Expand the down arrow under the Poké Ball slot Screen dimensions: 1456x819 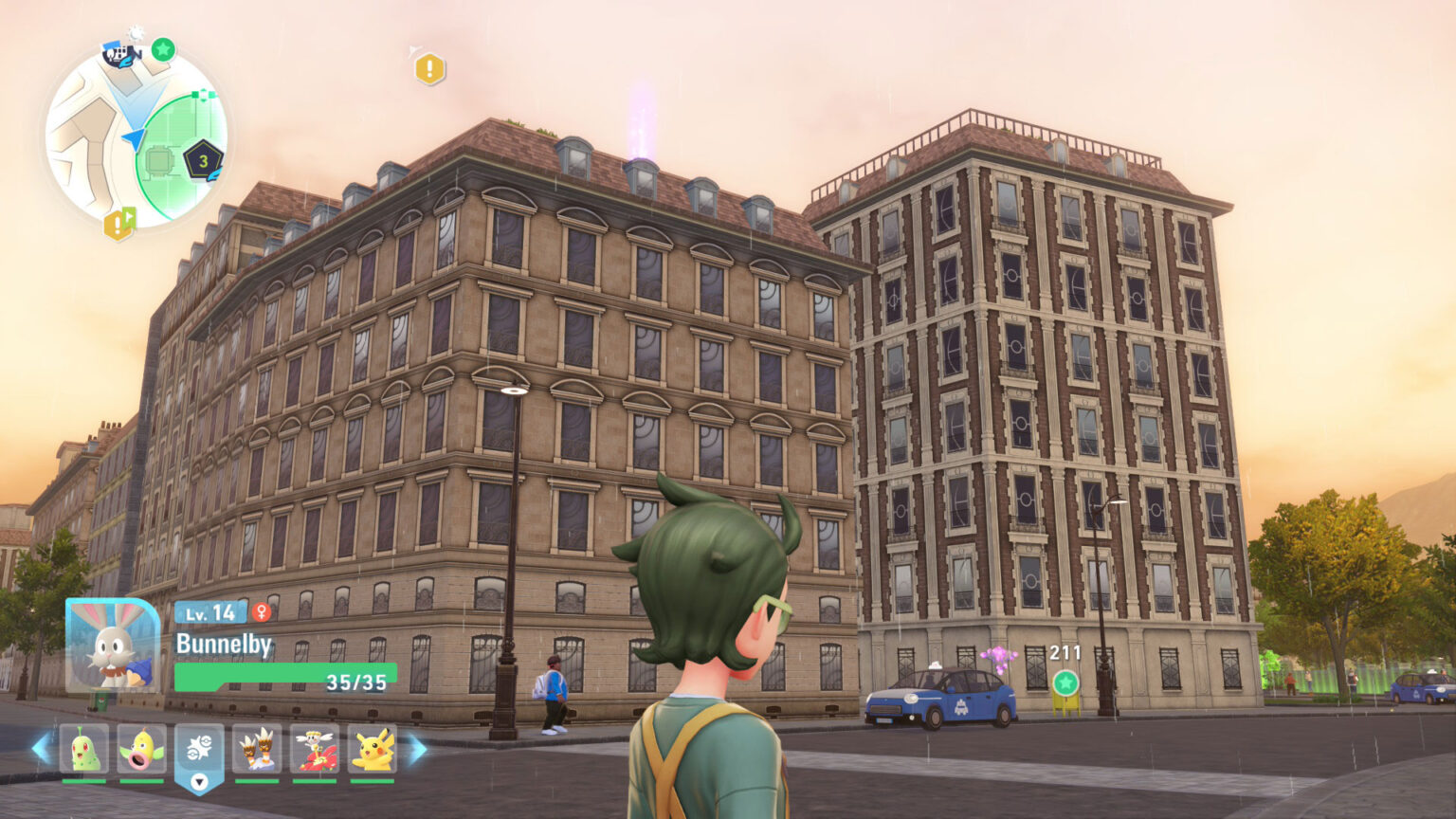pos(198,782)
